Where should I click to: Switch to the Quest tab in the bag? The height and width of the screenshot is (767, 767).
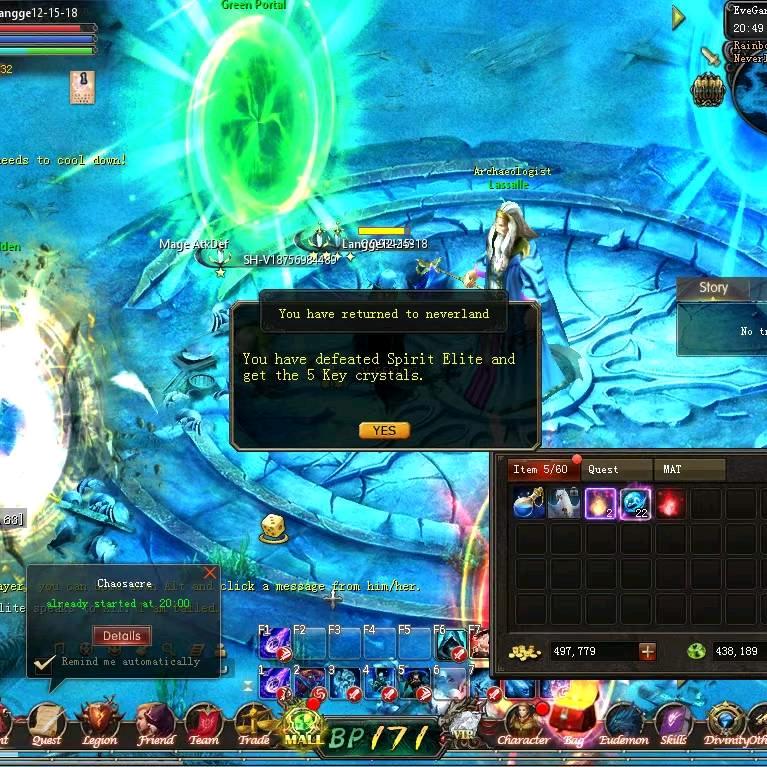pos(603,469)
